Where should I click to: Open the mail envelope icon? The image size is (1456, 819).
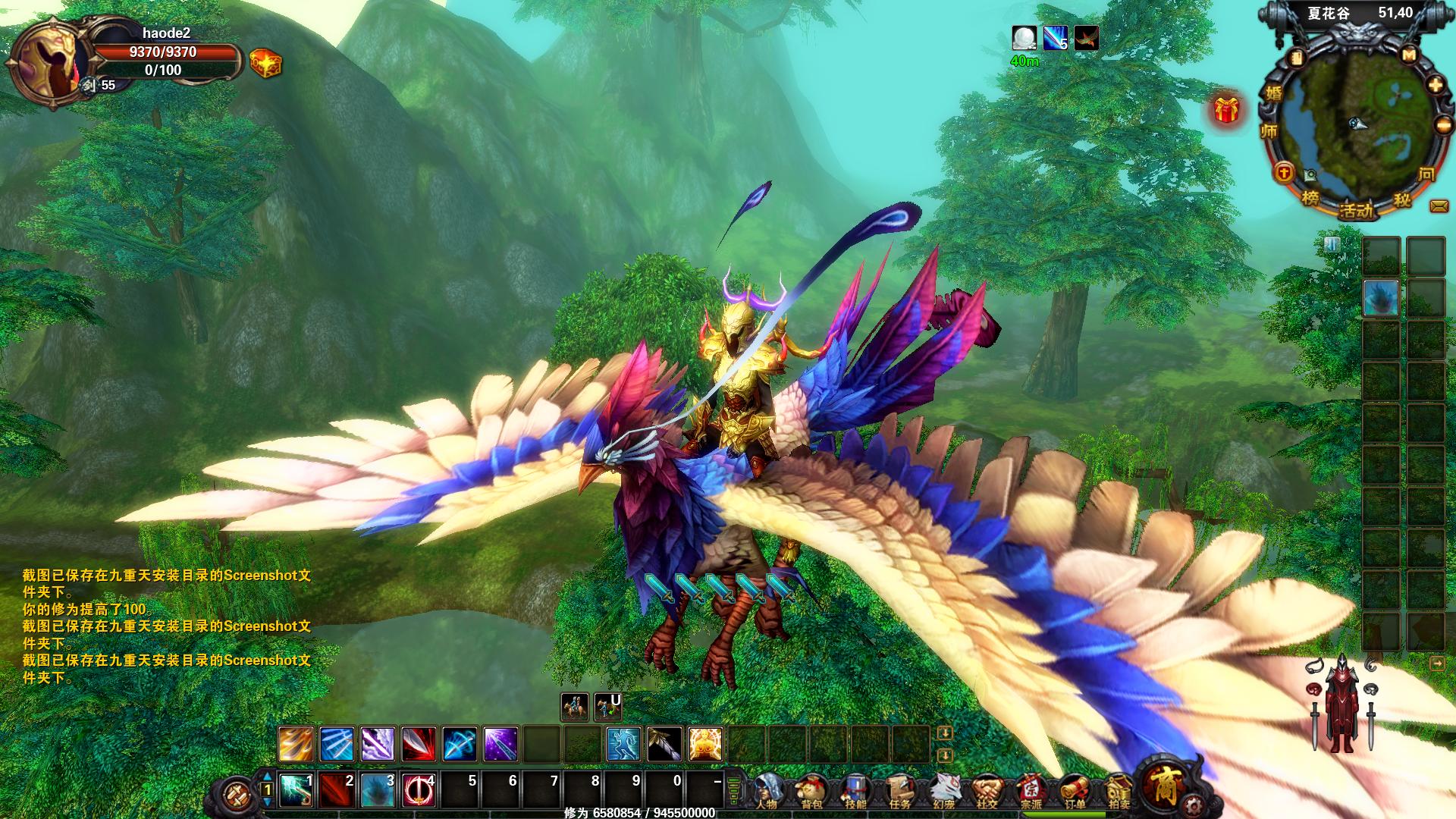click(x=1439, y=206)
